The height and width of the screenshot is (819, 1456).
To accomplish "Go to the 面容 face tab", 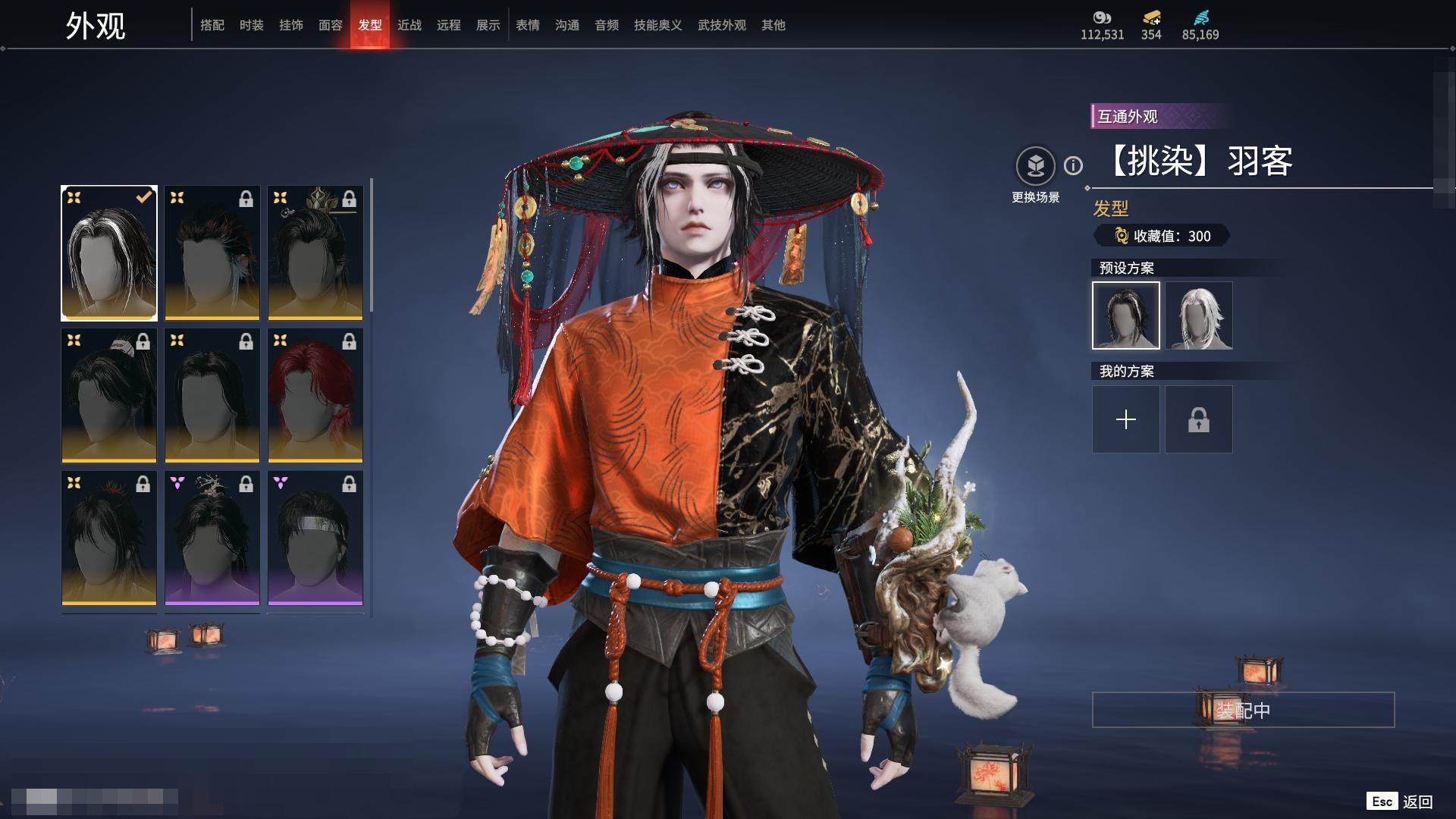I will click(331, 25).
